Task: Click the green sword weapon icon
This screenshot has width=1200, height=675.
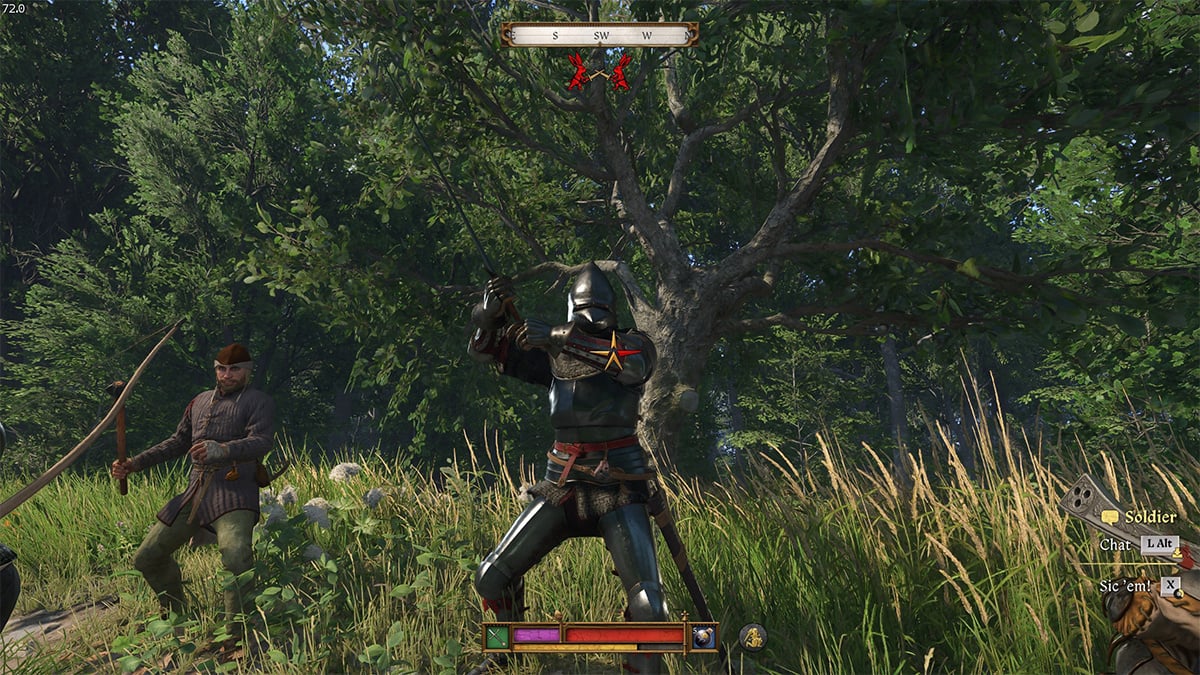Action: (497, 636)
